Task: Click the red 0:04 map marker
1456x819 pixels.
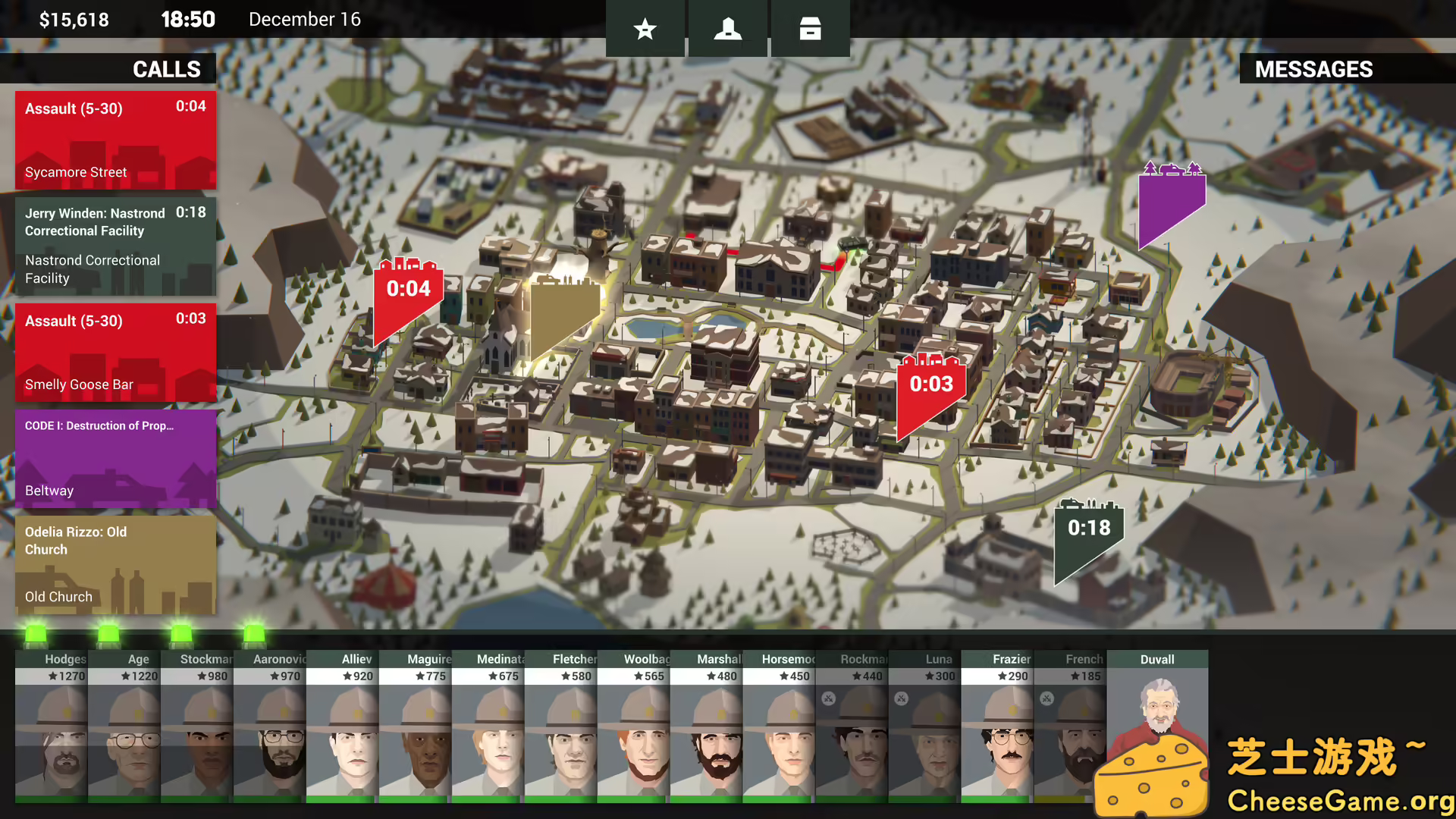Action: click(x=407, y=296)
